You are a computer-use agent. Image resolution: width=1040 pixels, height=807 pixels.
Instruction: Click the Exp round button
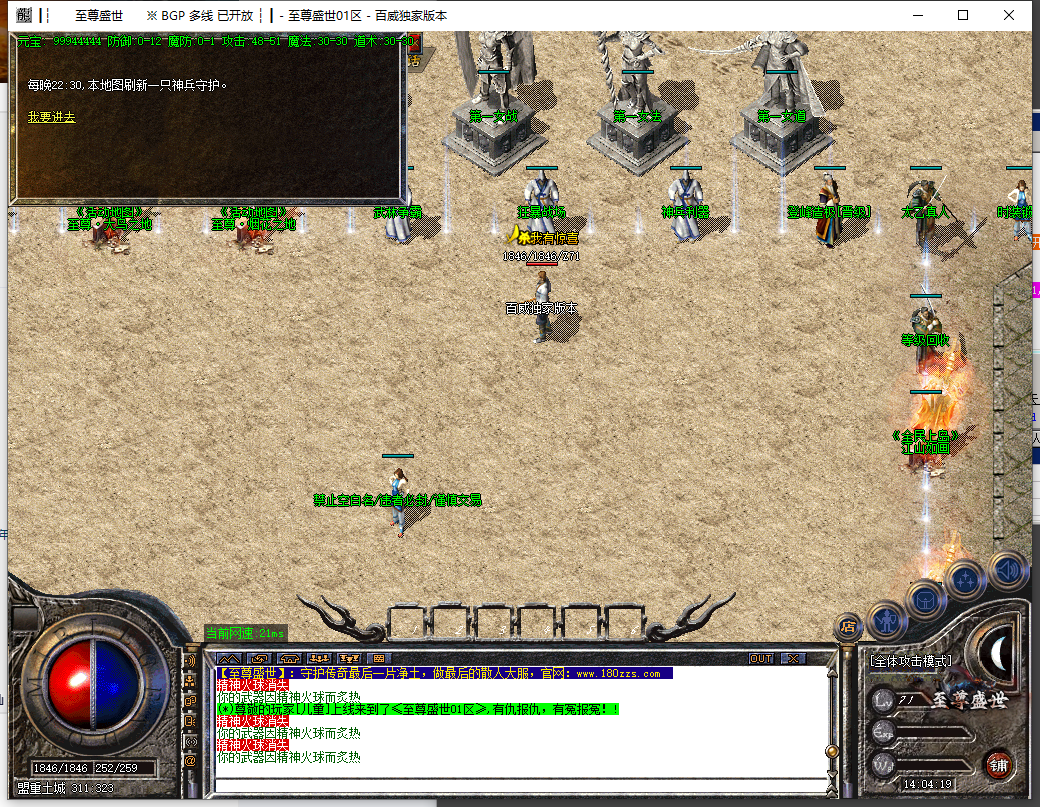pyautogui.click(x=881, y=733)
